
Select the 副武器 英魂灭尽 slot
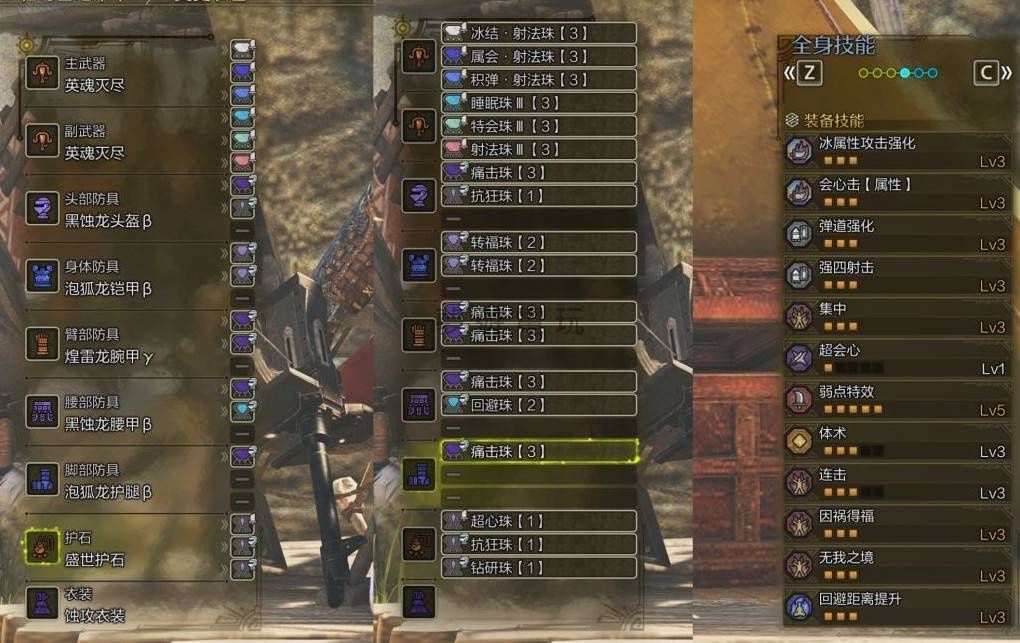(120, 142)
